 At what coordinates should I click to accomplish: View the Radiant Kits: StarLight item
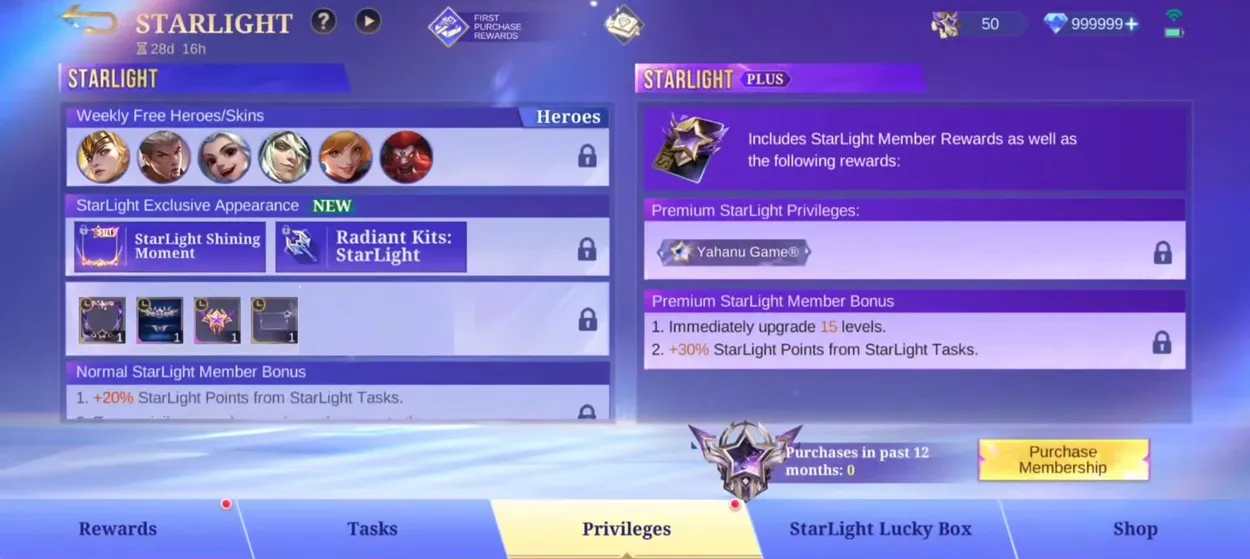point(371,247)
